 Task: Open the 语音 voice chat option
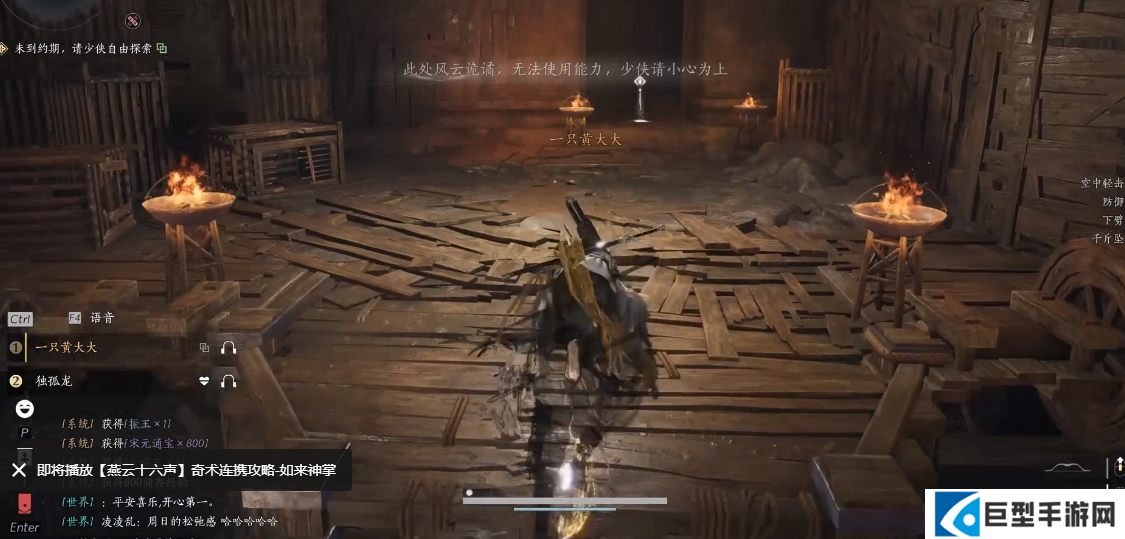102,318
